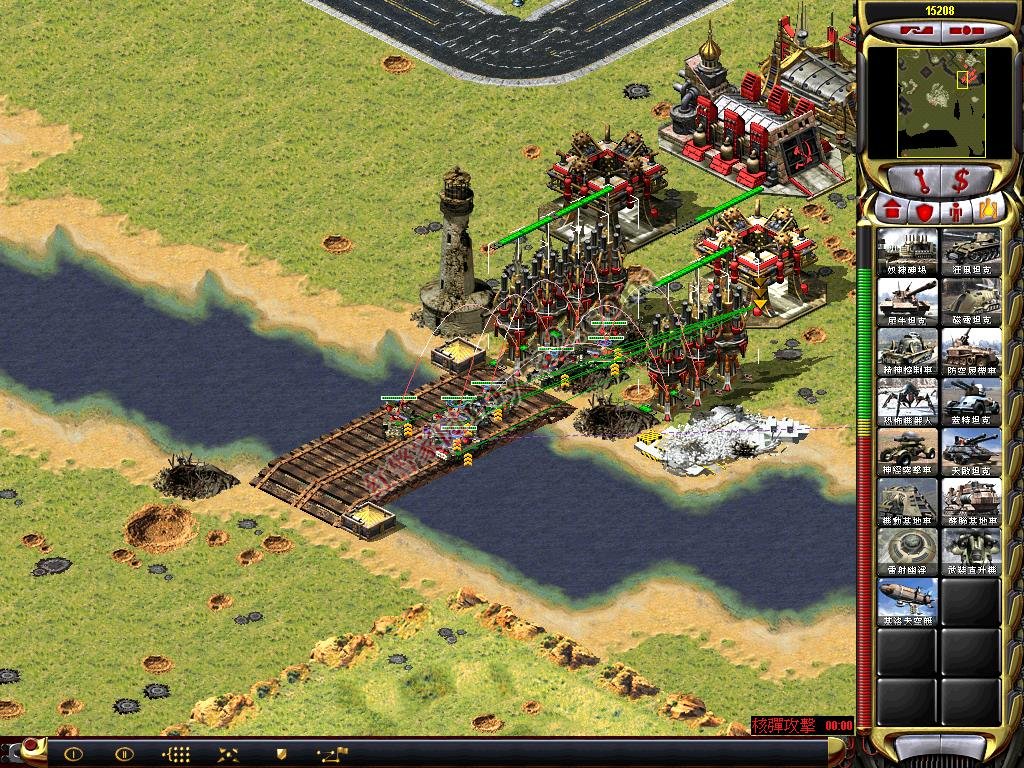Queue the Floating Disc saucer unit
Image resolution: width=1024 pixels, height=768 pixels.
tap(907, 551)
